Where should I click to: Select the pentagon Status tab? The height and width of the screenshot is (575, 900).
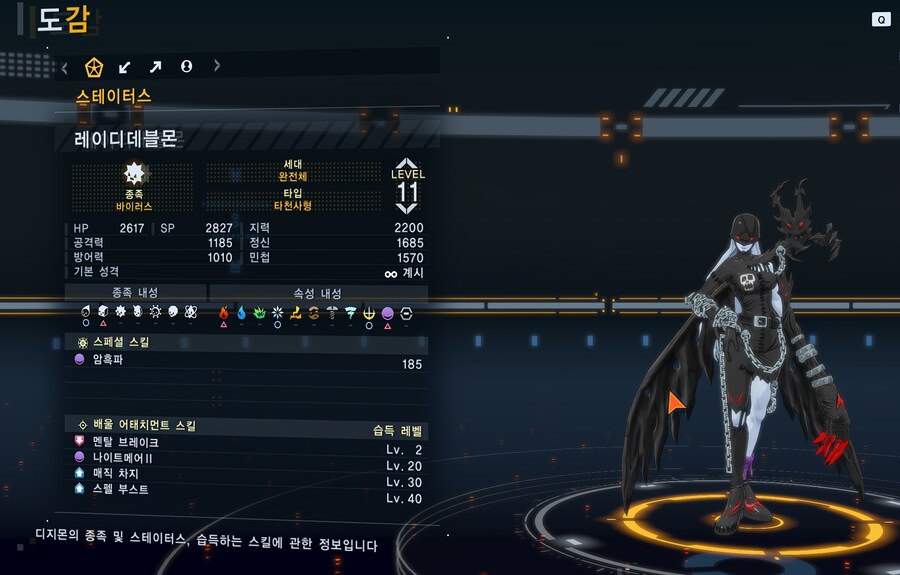94,67
